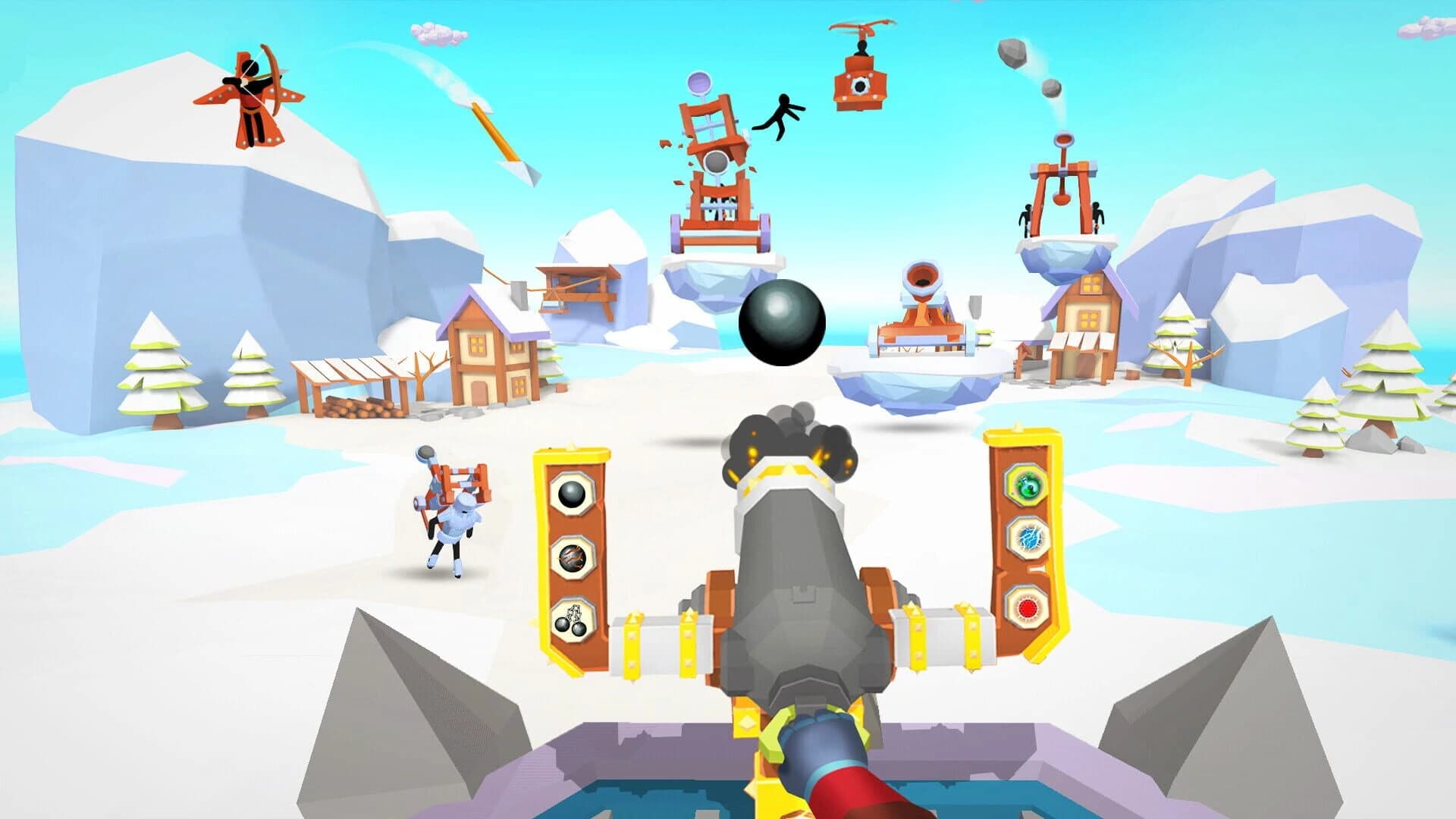The height and width of the screenshot is (819, 1456).
Task: Select the flaming lava cannonball ammo
Action: [x=573, y=559]
